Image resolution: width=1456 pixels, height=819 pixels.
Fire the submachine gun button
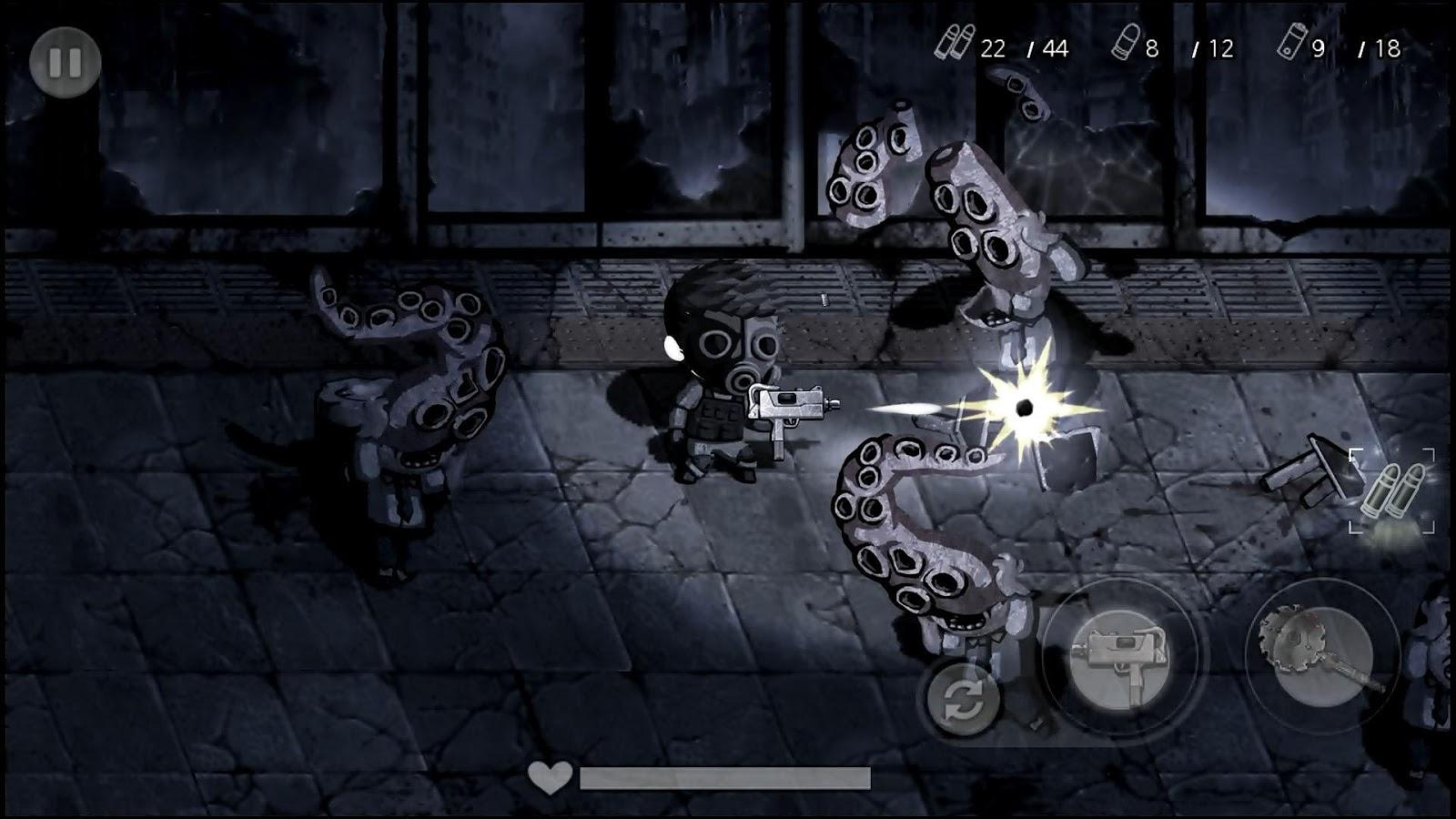1118,655
